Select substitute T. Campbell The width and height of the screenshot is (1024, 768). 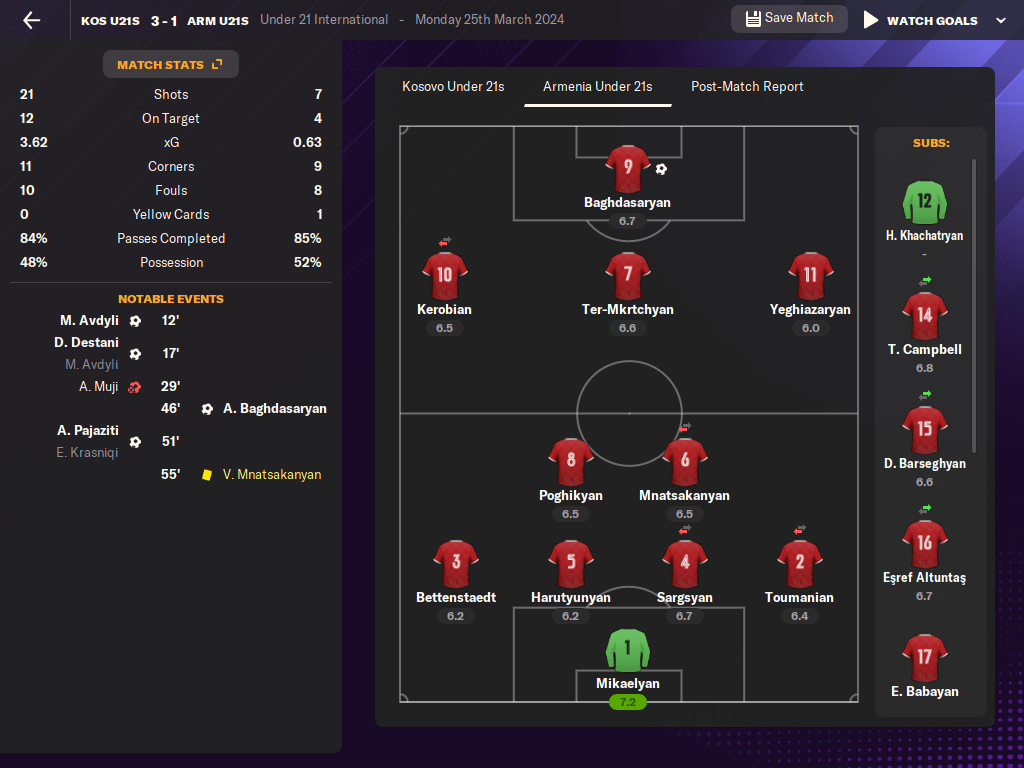(x=924, y=317)
